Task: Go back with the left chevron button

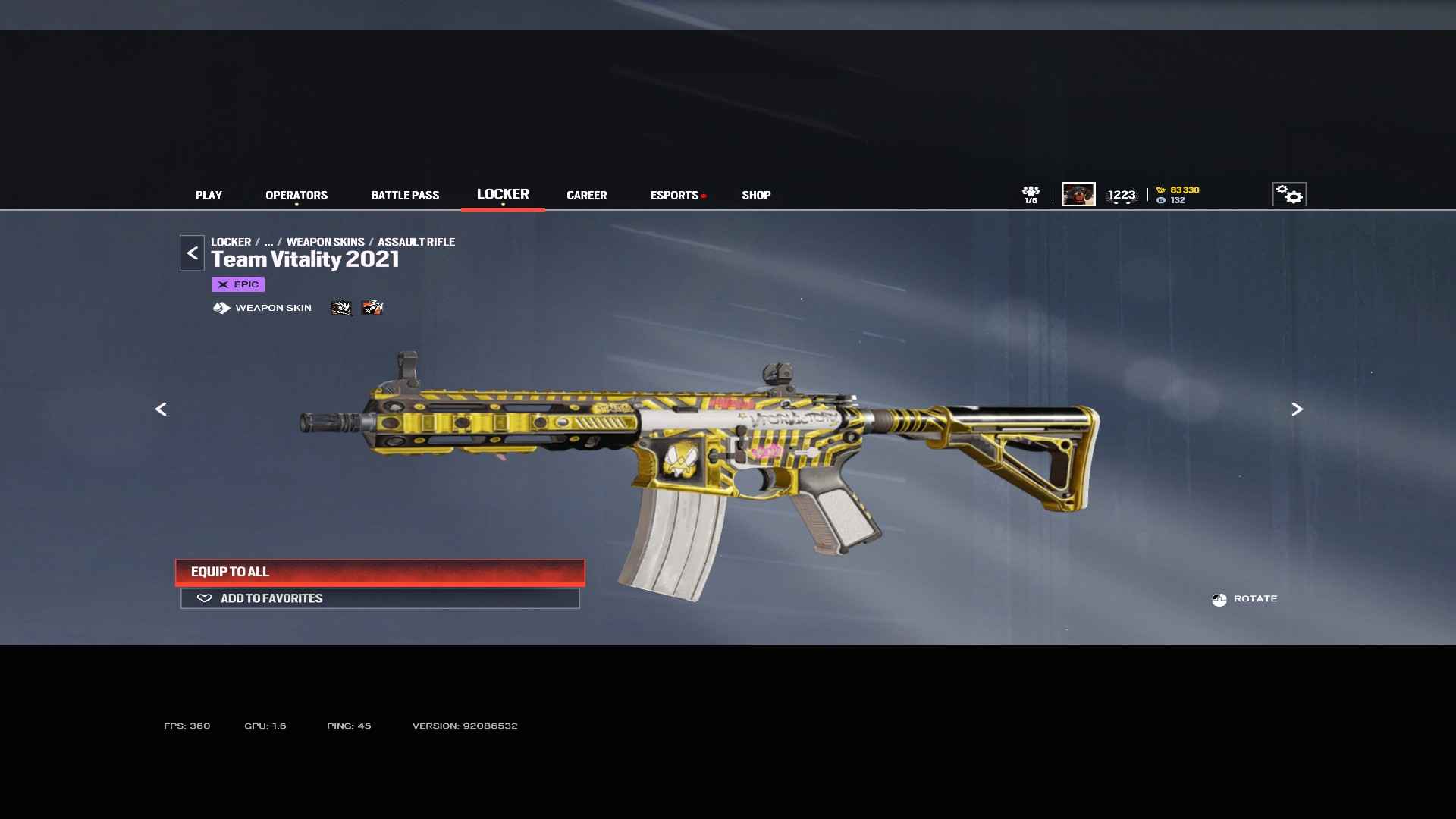Action: coord(192,253)
